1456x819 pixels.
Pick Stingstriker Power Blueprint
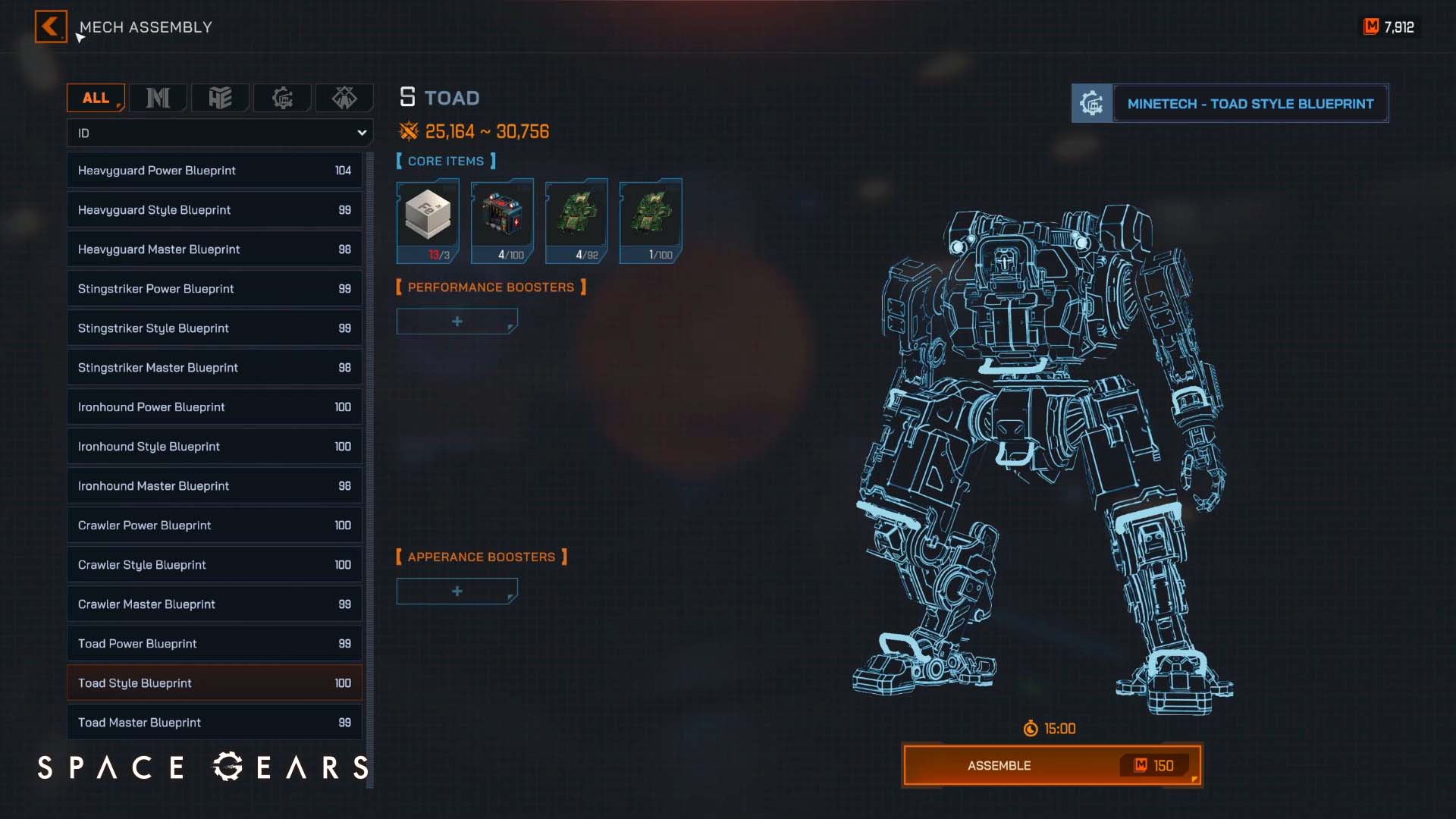[214, 289]
